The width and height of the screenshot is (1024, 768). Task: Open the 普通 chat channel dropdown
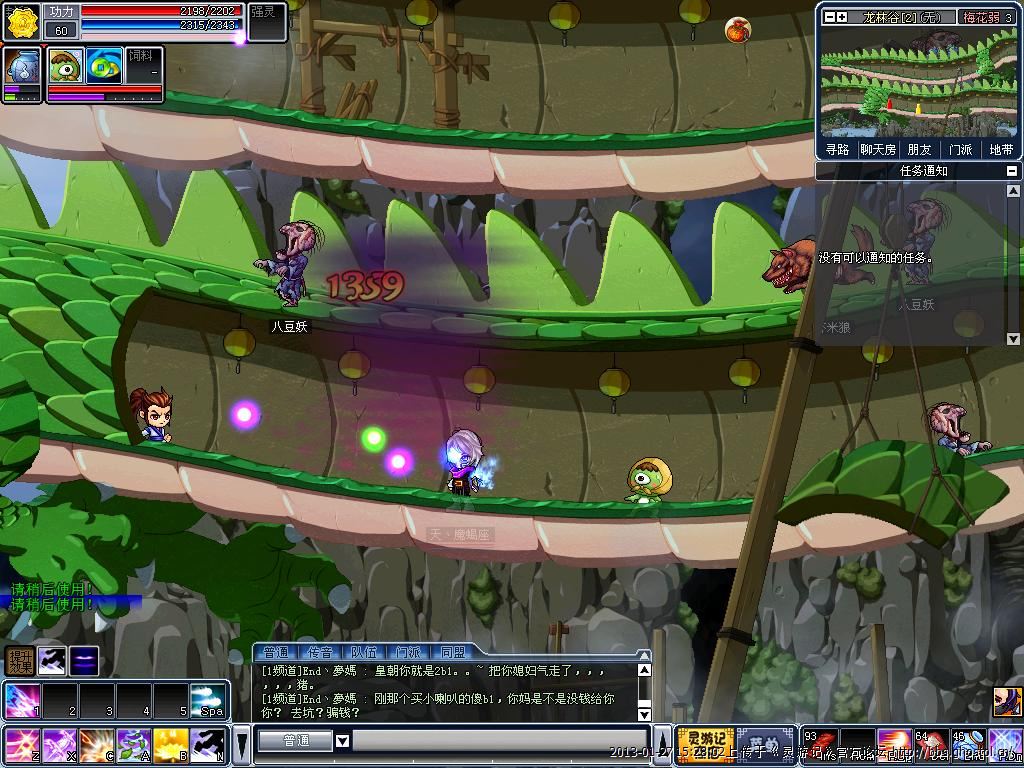pyautogui.click(x=342, y=741)
